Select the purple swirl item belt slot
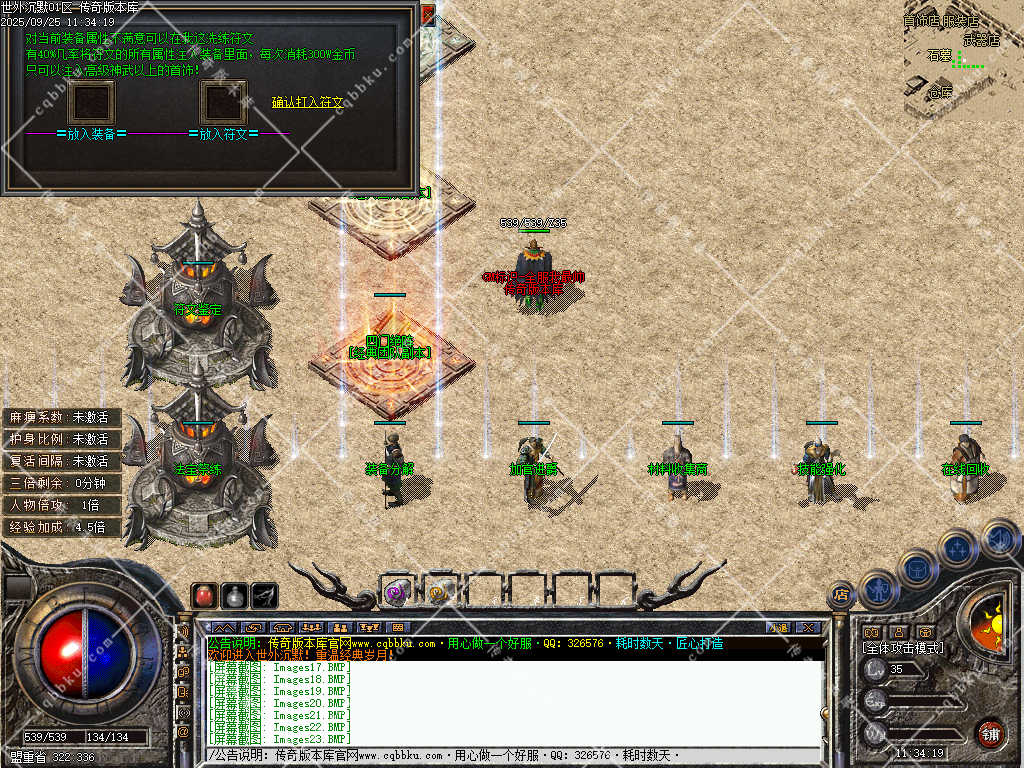 pyautogui.click(x=395, y=592)
